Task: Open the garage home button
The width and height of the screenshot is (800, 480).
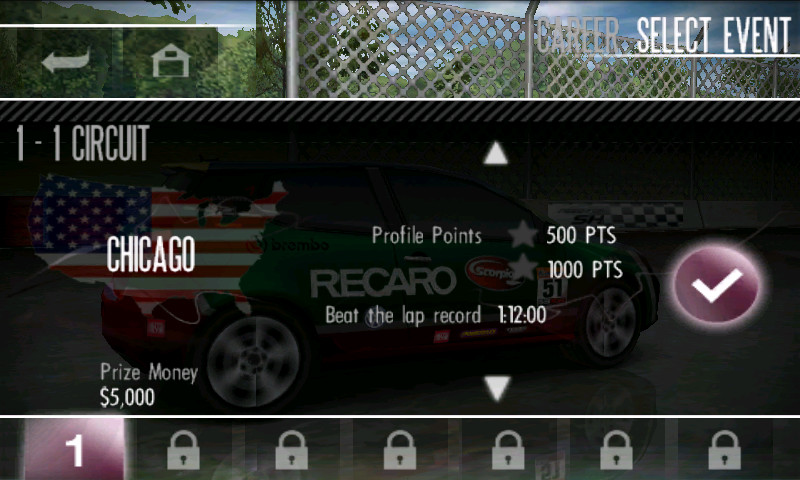Action: pos(170,61)
